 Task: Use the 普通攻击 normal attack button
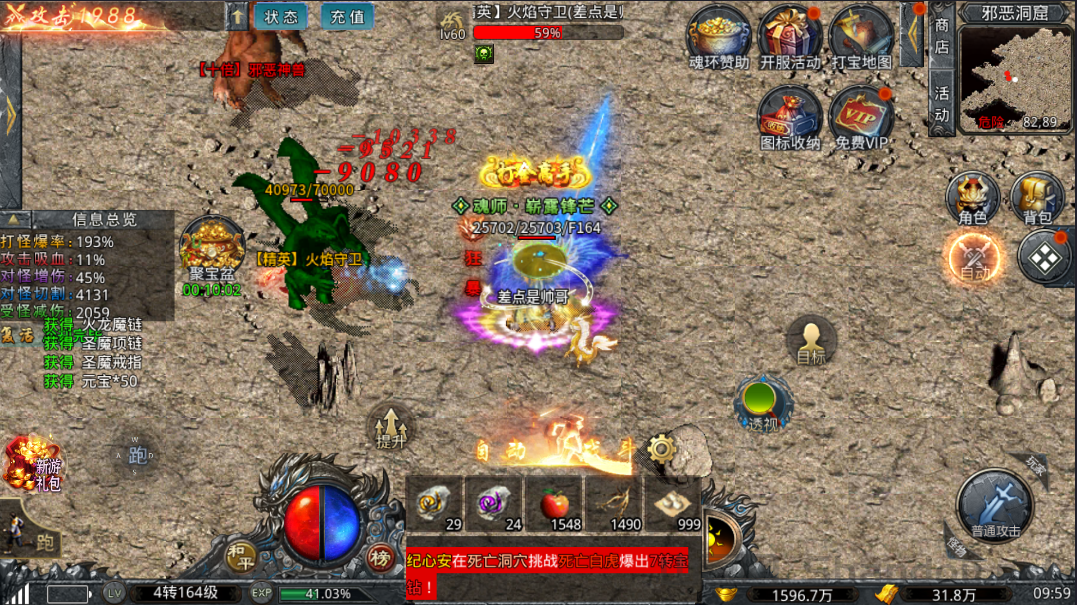[x=996, y=506]
